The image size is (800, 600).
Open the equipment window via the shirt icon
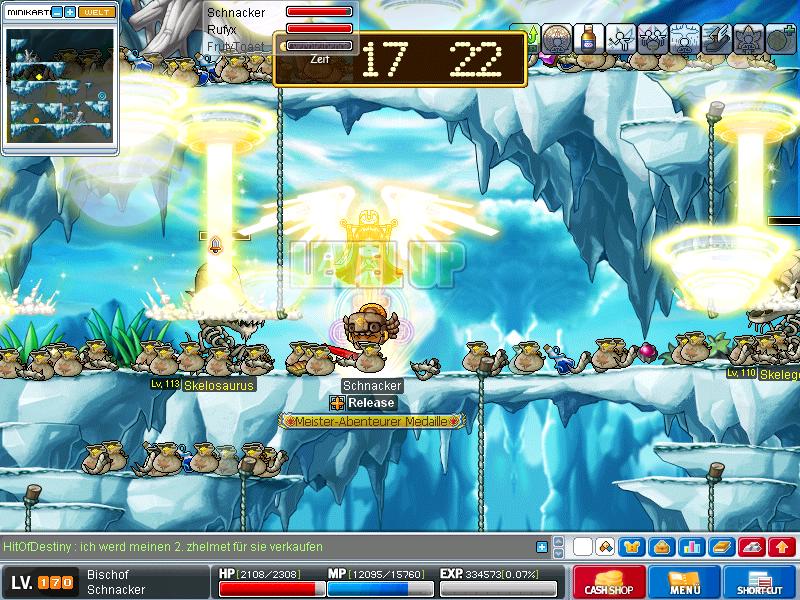click(x=632, y=547)
